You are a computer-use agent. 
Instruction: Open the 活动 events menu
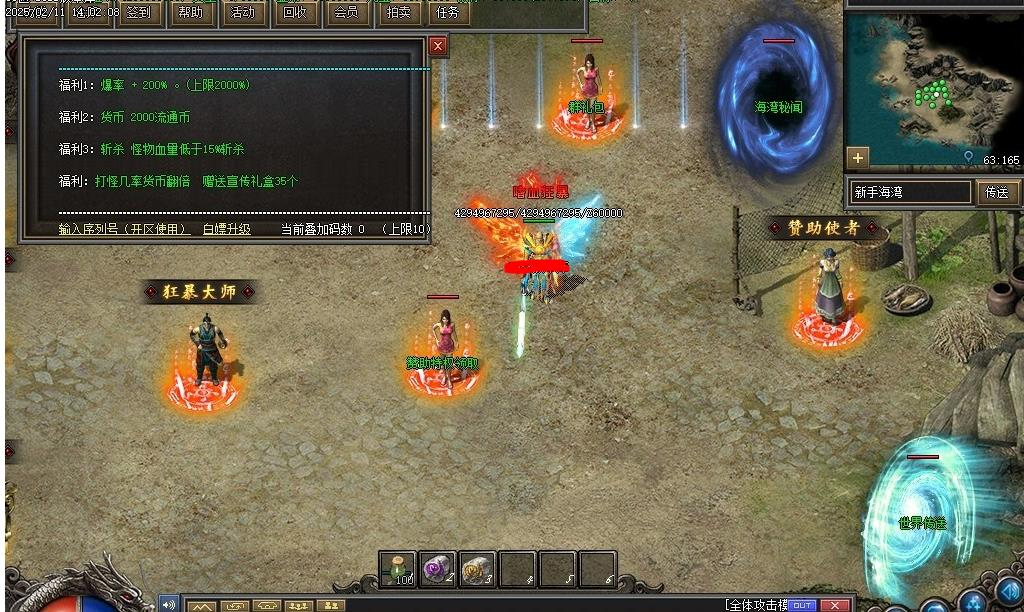pos(242,13)
